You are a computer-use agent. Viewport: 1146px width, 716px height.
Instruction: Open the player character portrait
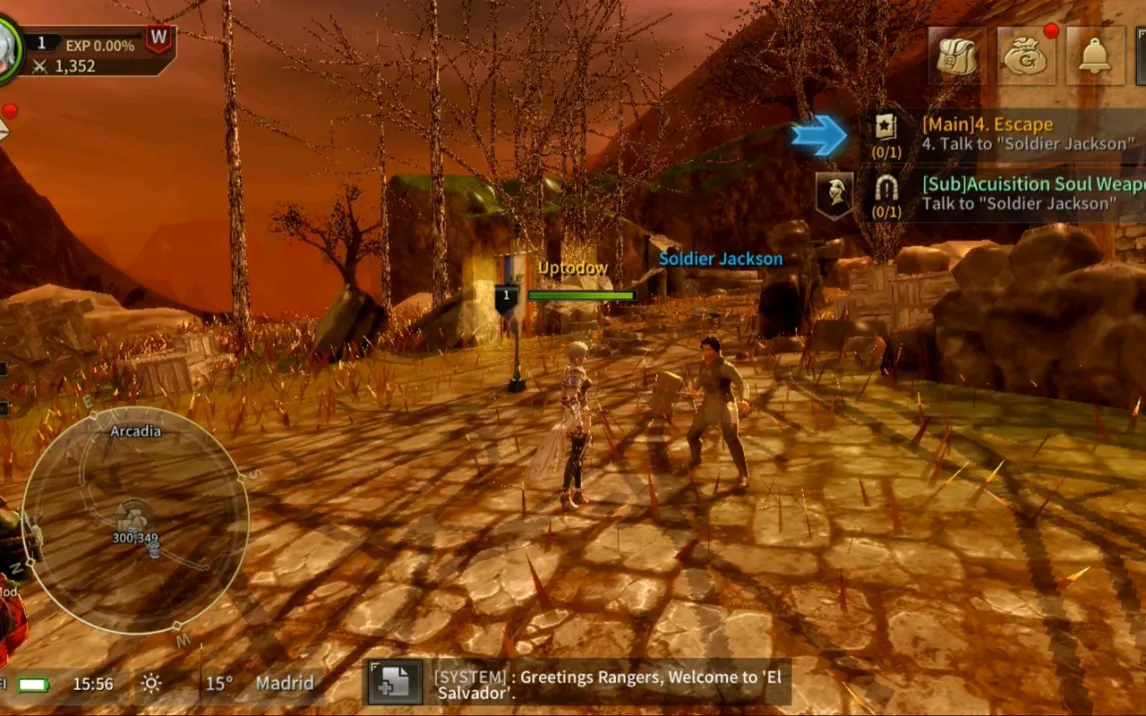[x=6, y=45]
